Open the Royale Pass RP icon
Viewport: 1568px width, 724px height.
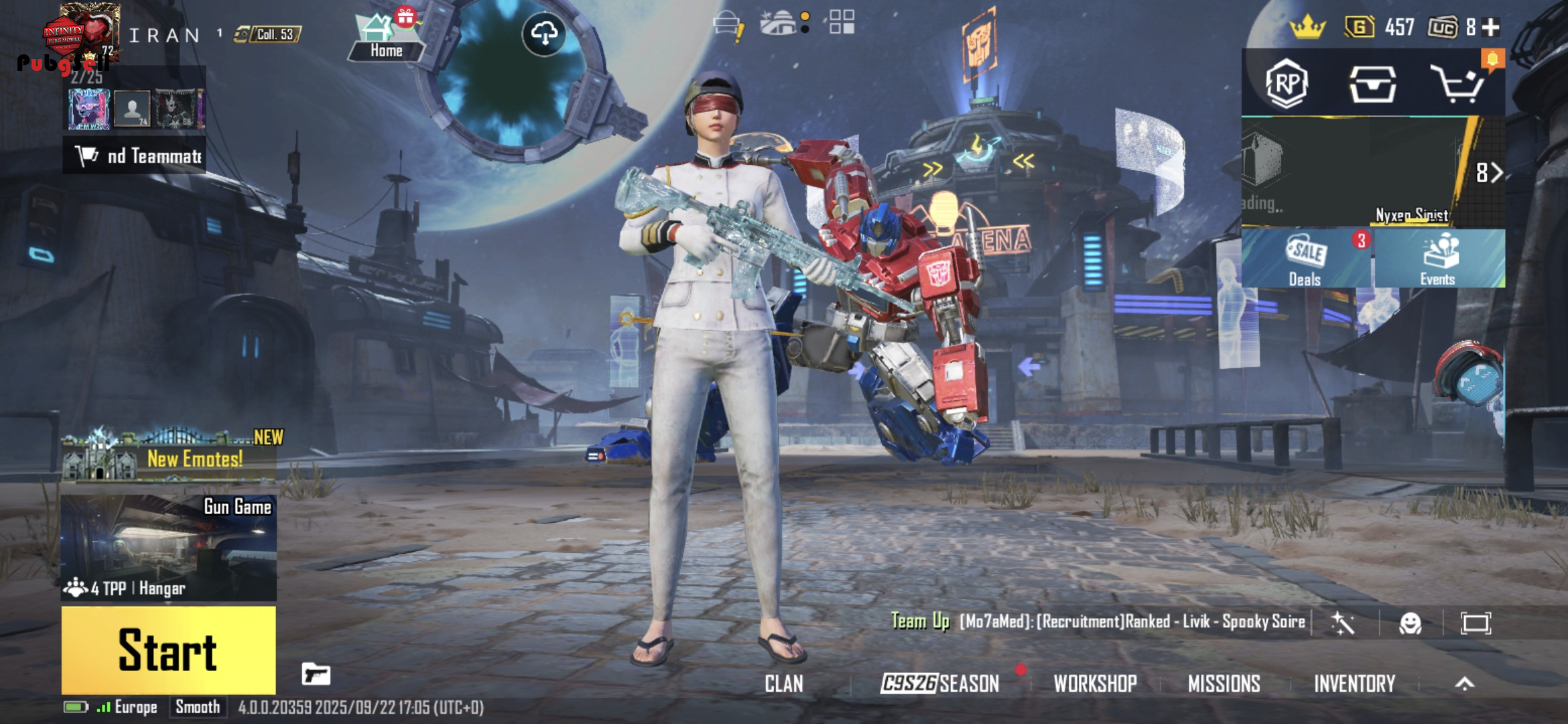(1286, 84)
